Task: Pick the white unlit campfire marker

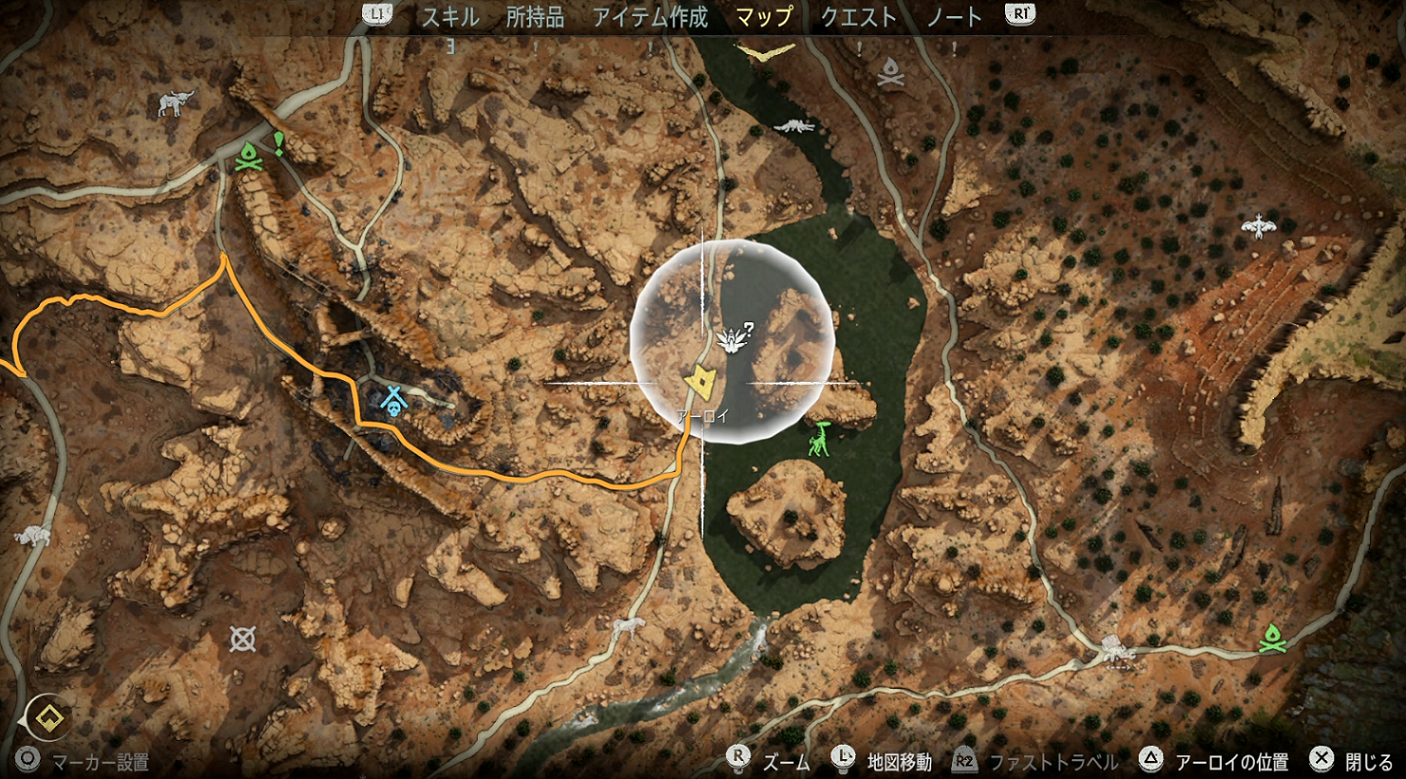Action: click(891, 71)
